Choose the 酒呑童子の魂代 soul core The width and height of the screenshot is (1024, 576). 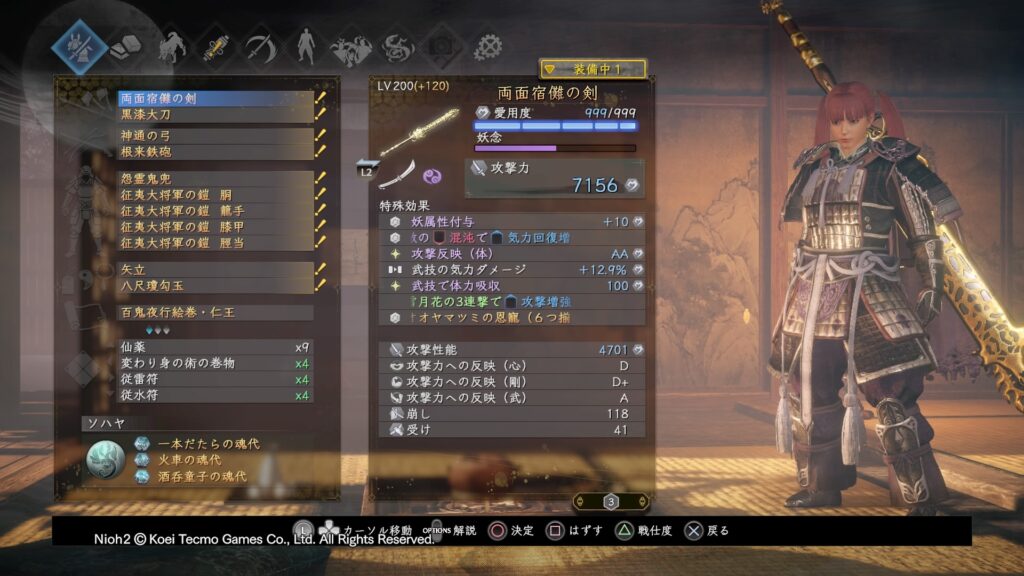(205, 476)
